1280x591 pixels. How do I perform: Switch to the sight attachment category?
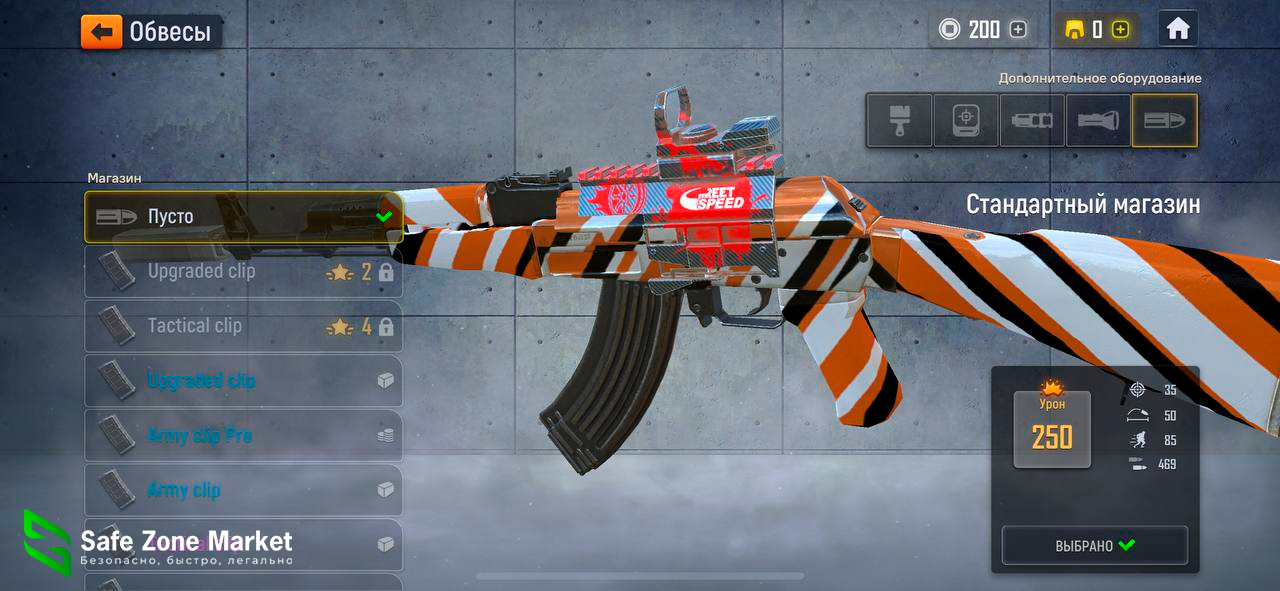pos(966,121)
